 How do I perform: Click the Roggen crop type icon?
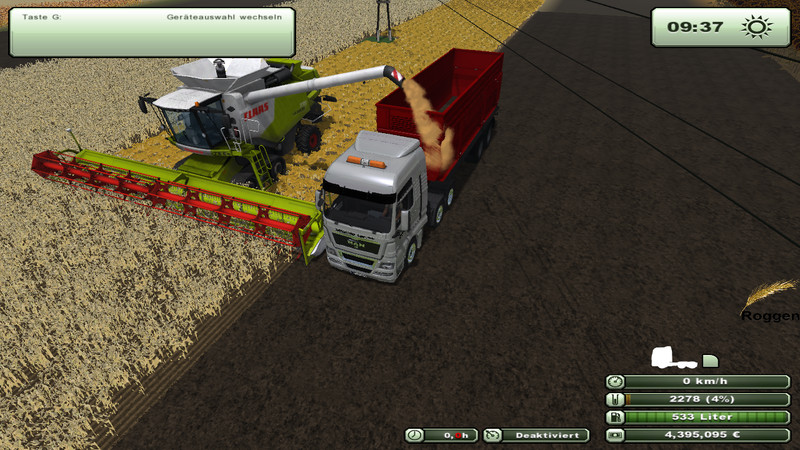770,297
